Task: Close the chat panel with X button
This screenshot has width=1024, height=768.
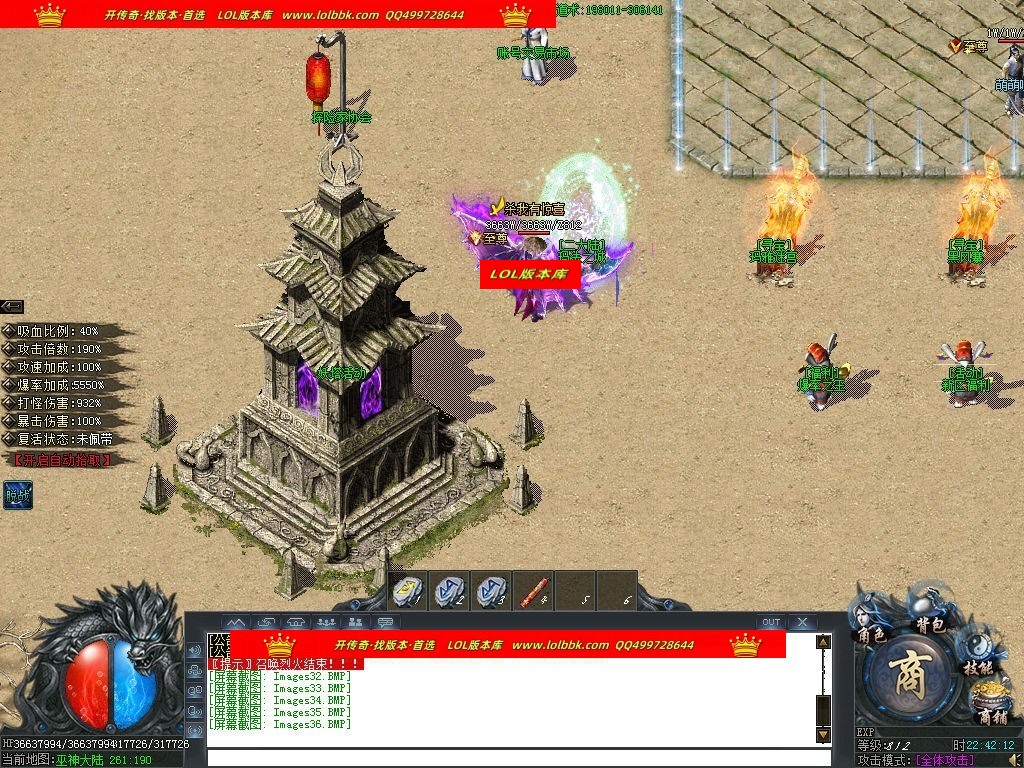Action: point(802,622)
